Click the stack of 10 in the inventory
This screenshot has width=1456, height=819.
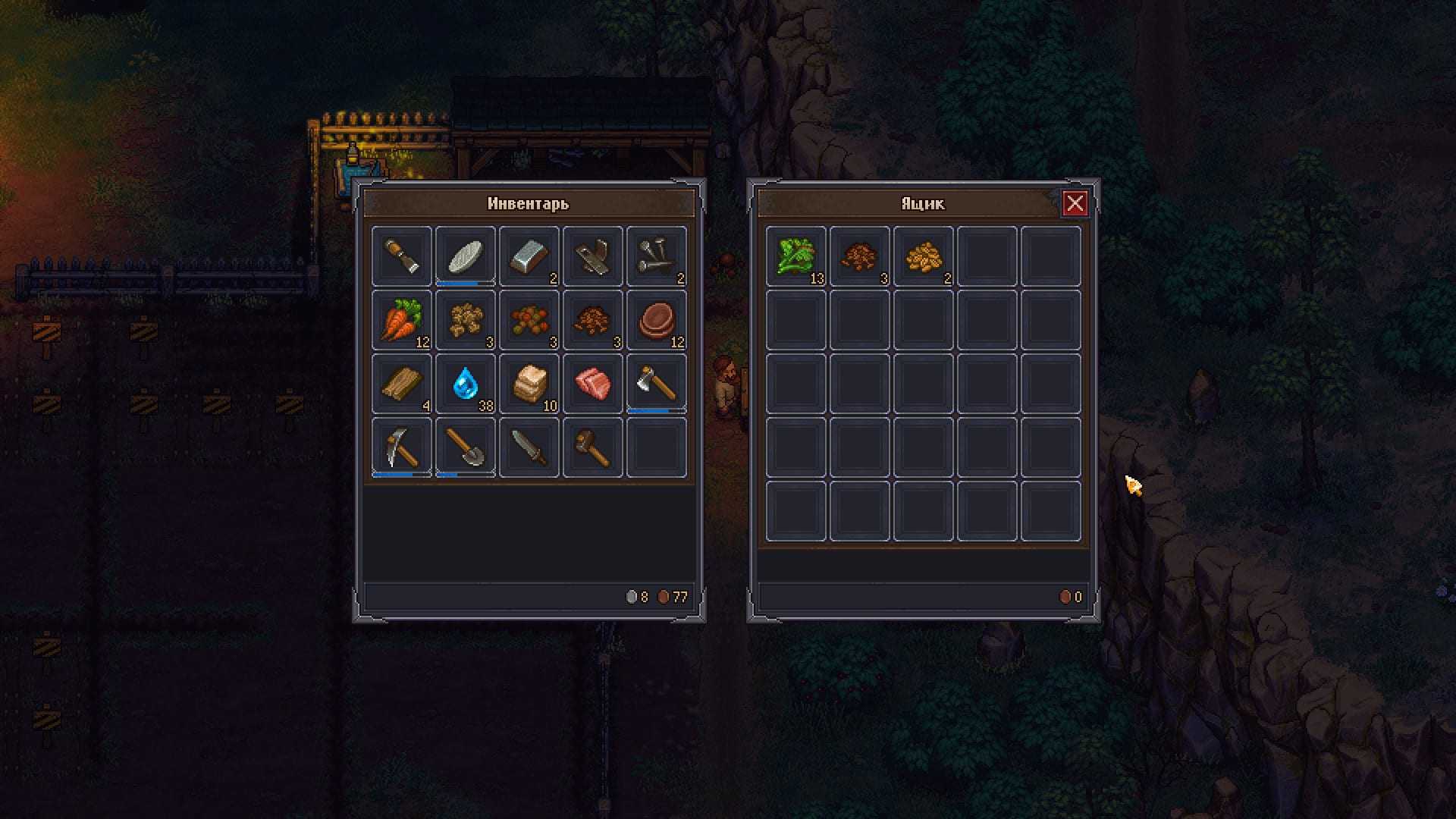click(x=529, y=384)
